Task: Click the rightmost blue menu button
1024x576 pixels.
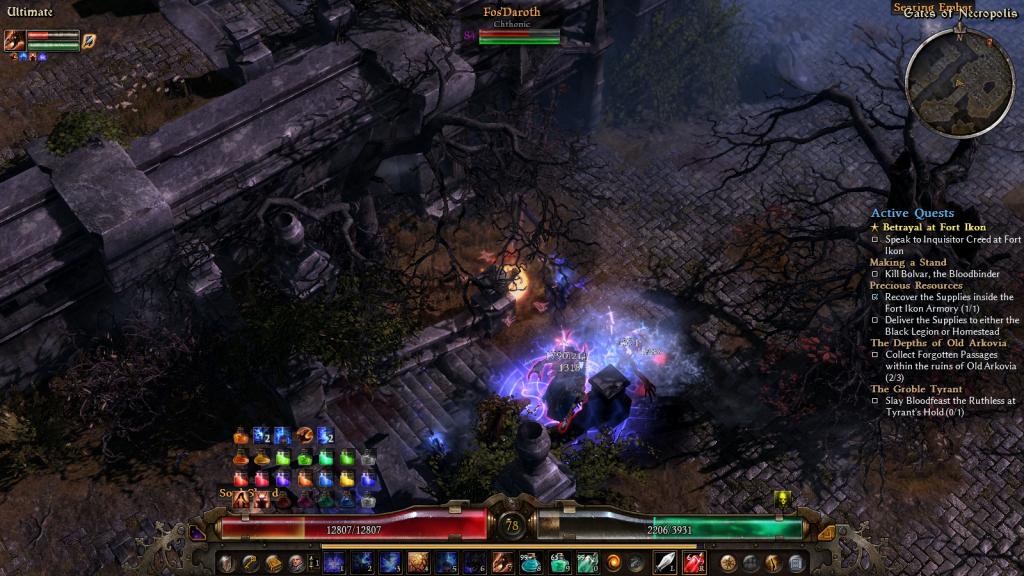Action: point(796,562)
